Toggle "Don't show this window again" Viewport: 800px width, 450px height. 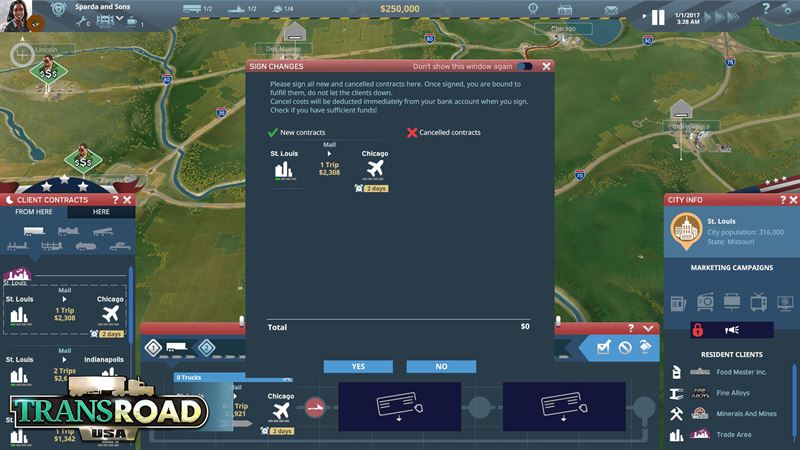coord(523,66)
